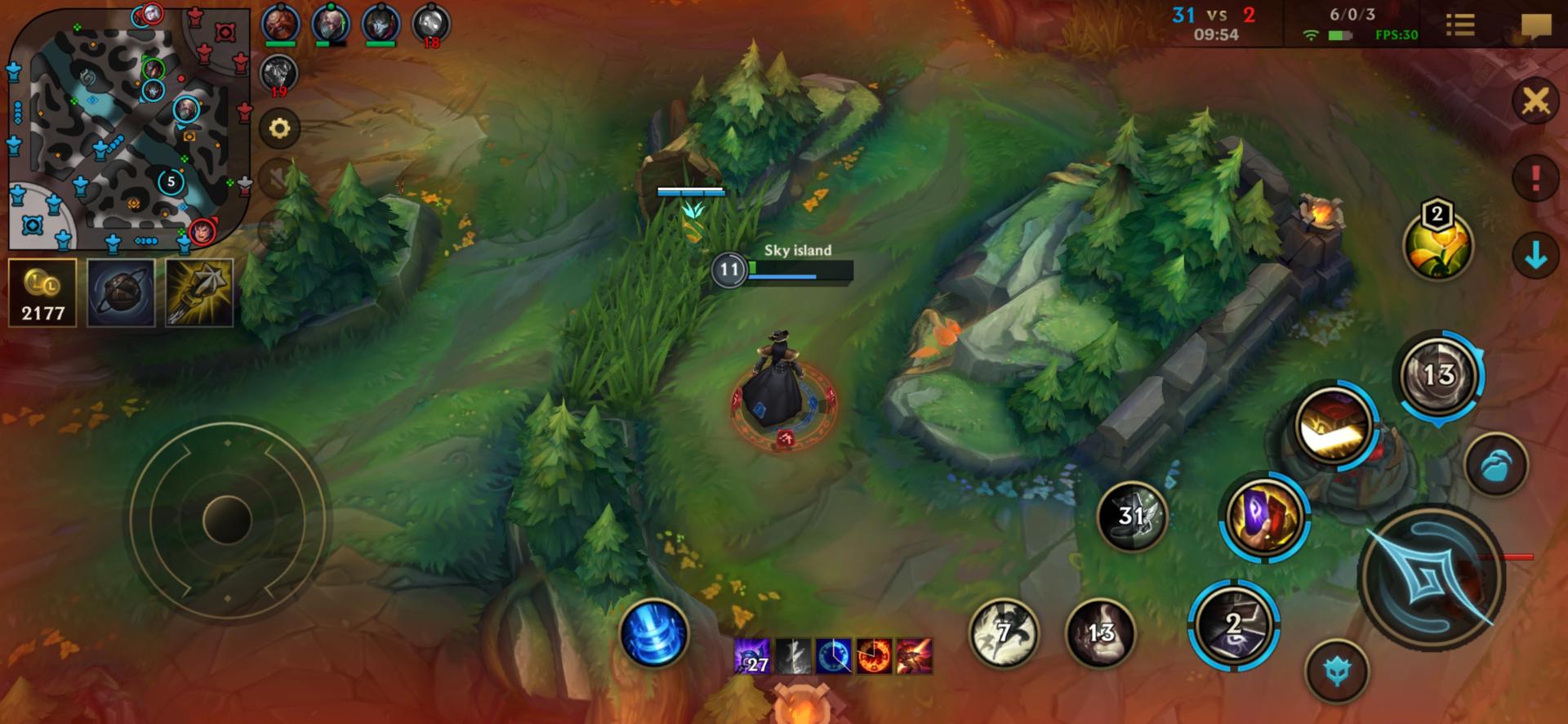Activate the boots enchant showing 31
The height and width of the screenshot is (724, 1568).
point(1132,516)
